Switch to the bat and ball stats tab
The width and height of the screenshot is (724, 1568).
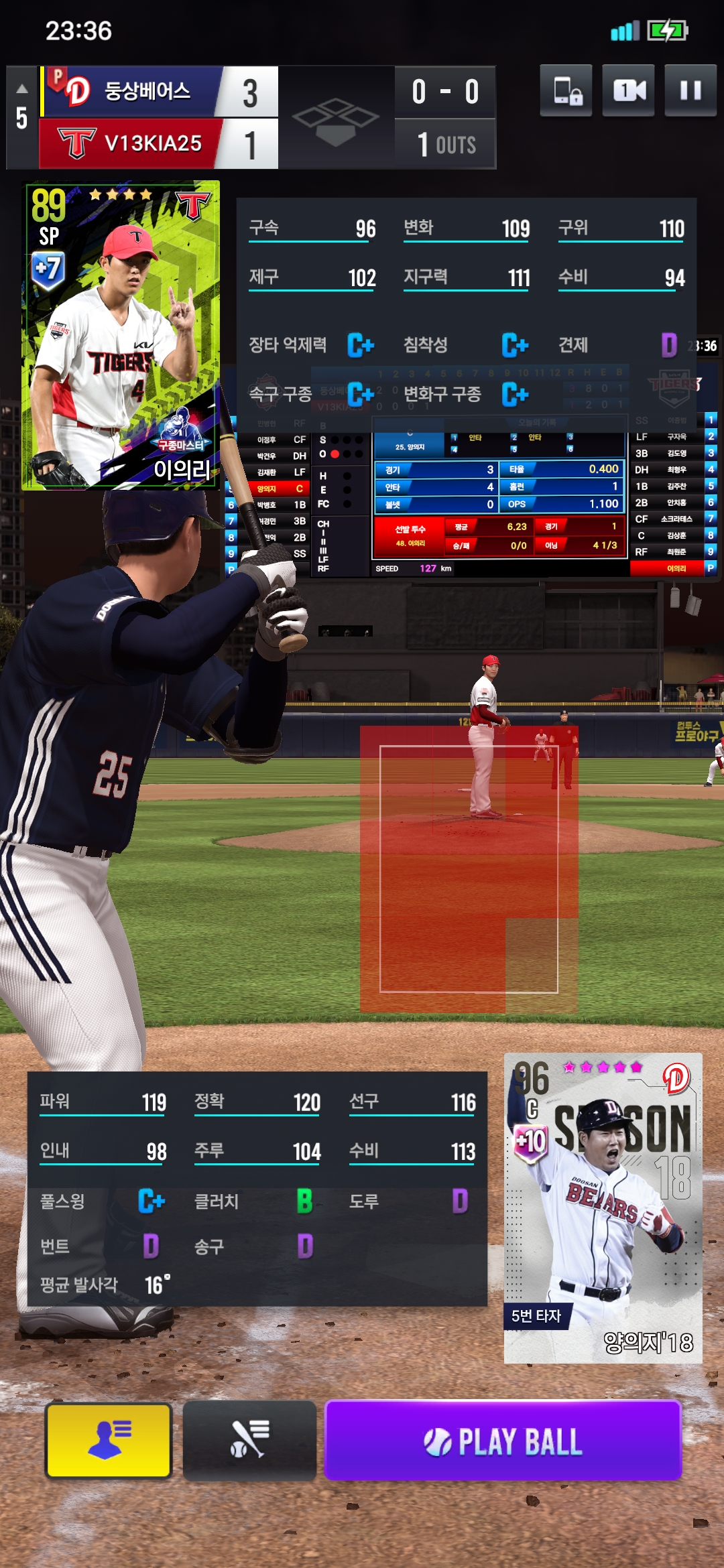point(249,1441)
